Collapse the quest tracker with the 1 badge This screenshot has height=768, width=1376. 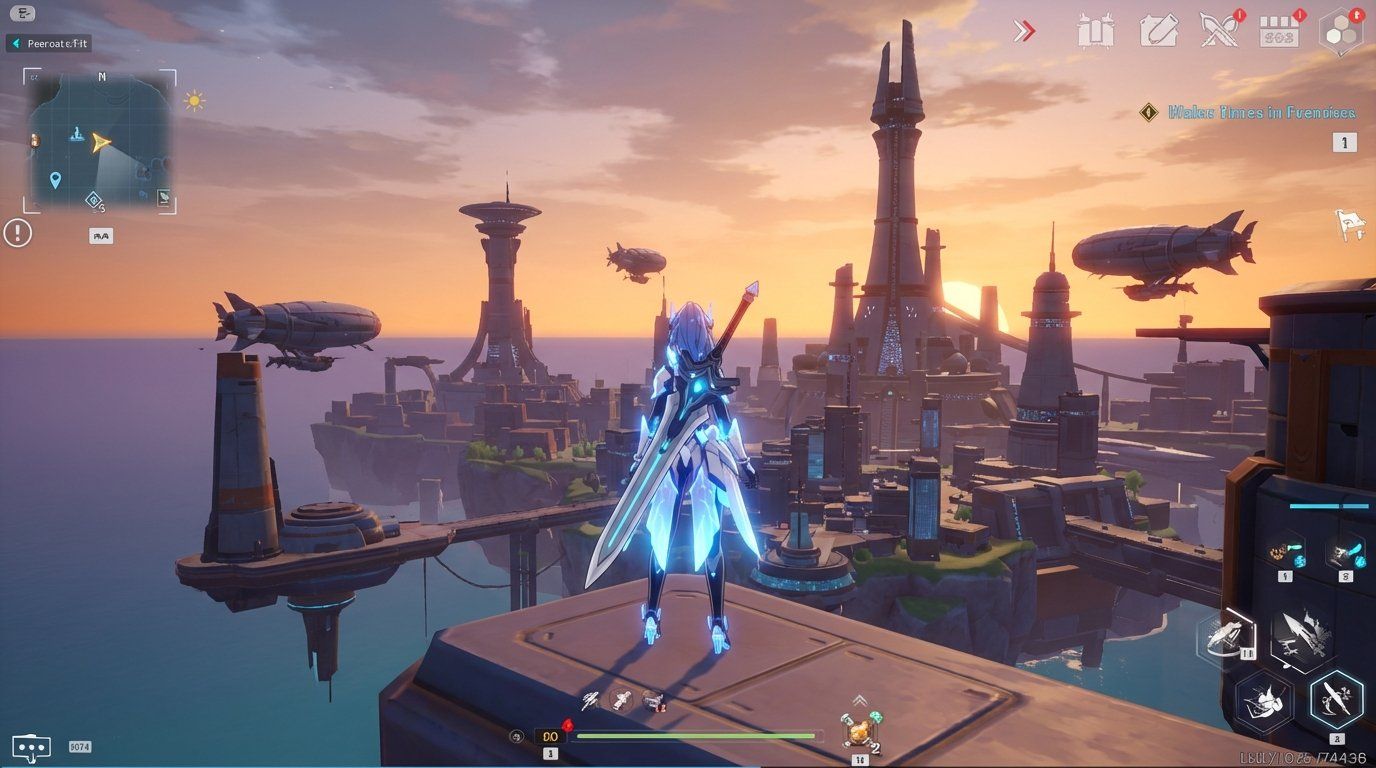[1345, 142]
